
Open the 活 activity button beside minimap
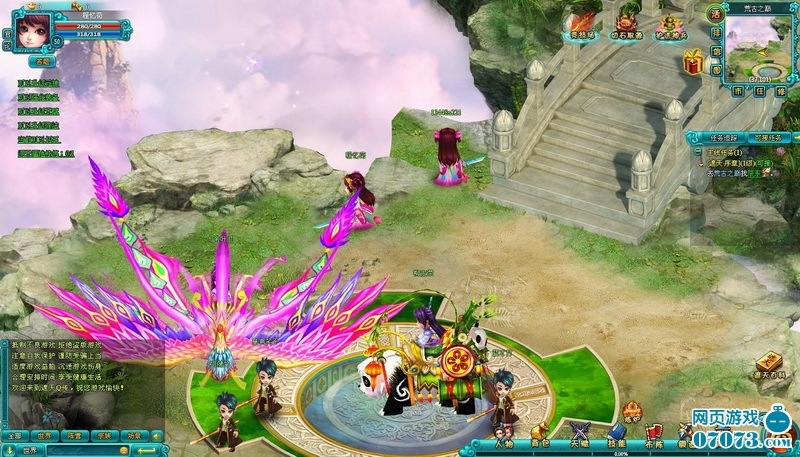pos(715,15)
